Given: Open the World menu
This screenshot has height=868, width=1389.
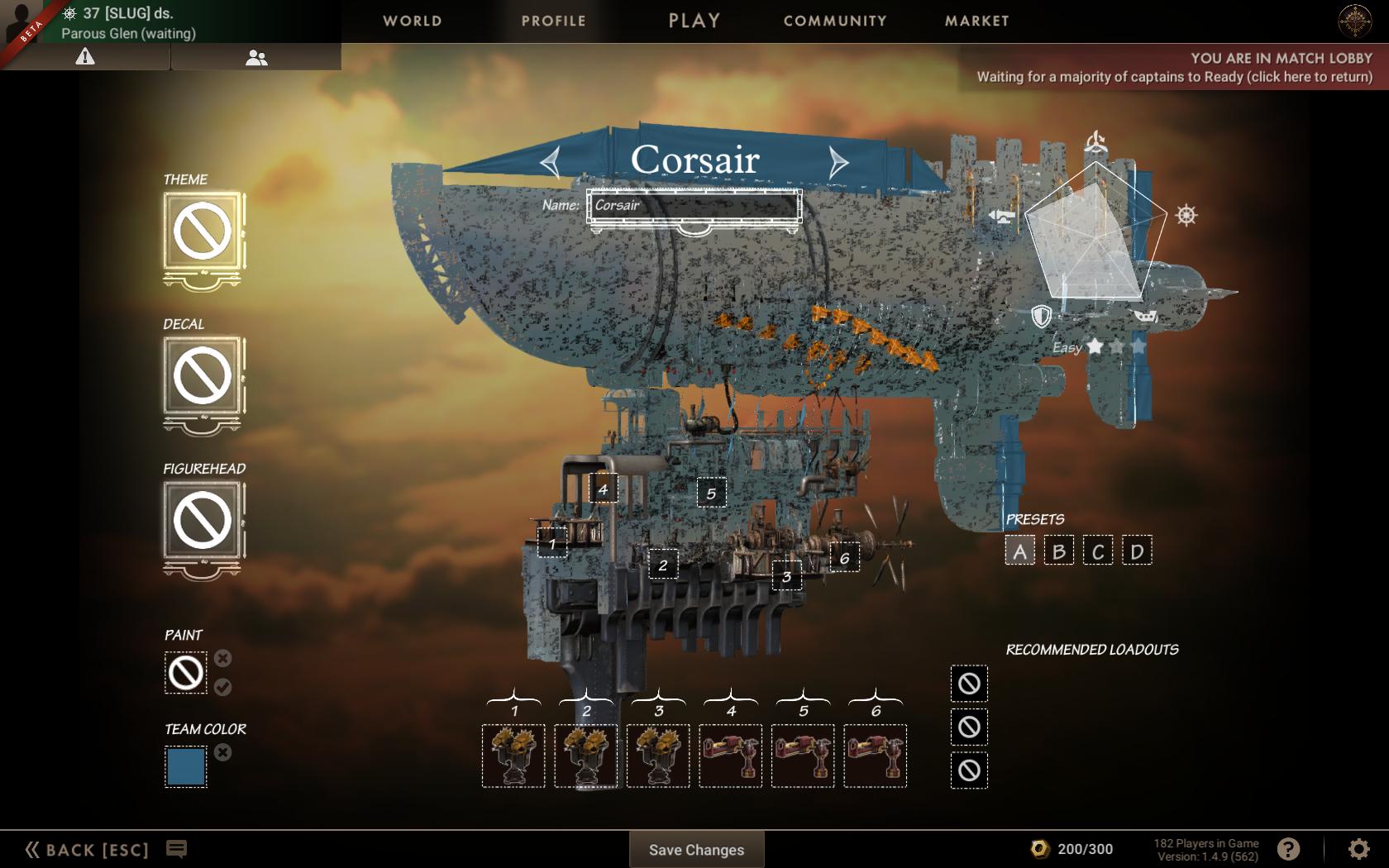Looking at the screenshot, I should click(412, 21).
